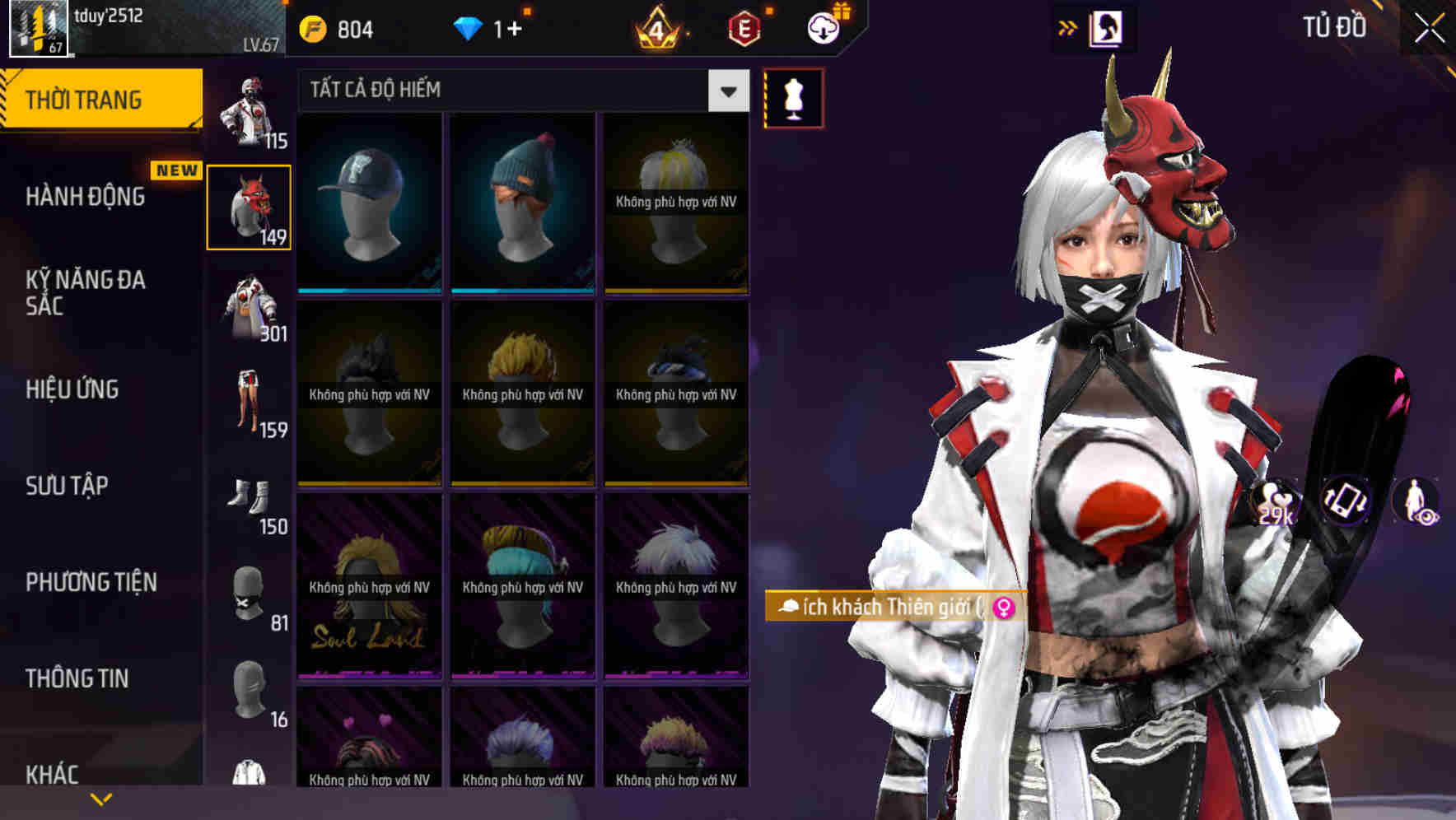The image size is (1456, 820).
Task: Toggle the hair category with 149 items
Action: coord(250,206)
